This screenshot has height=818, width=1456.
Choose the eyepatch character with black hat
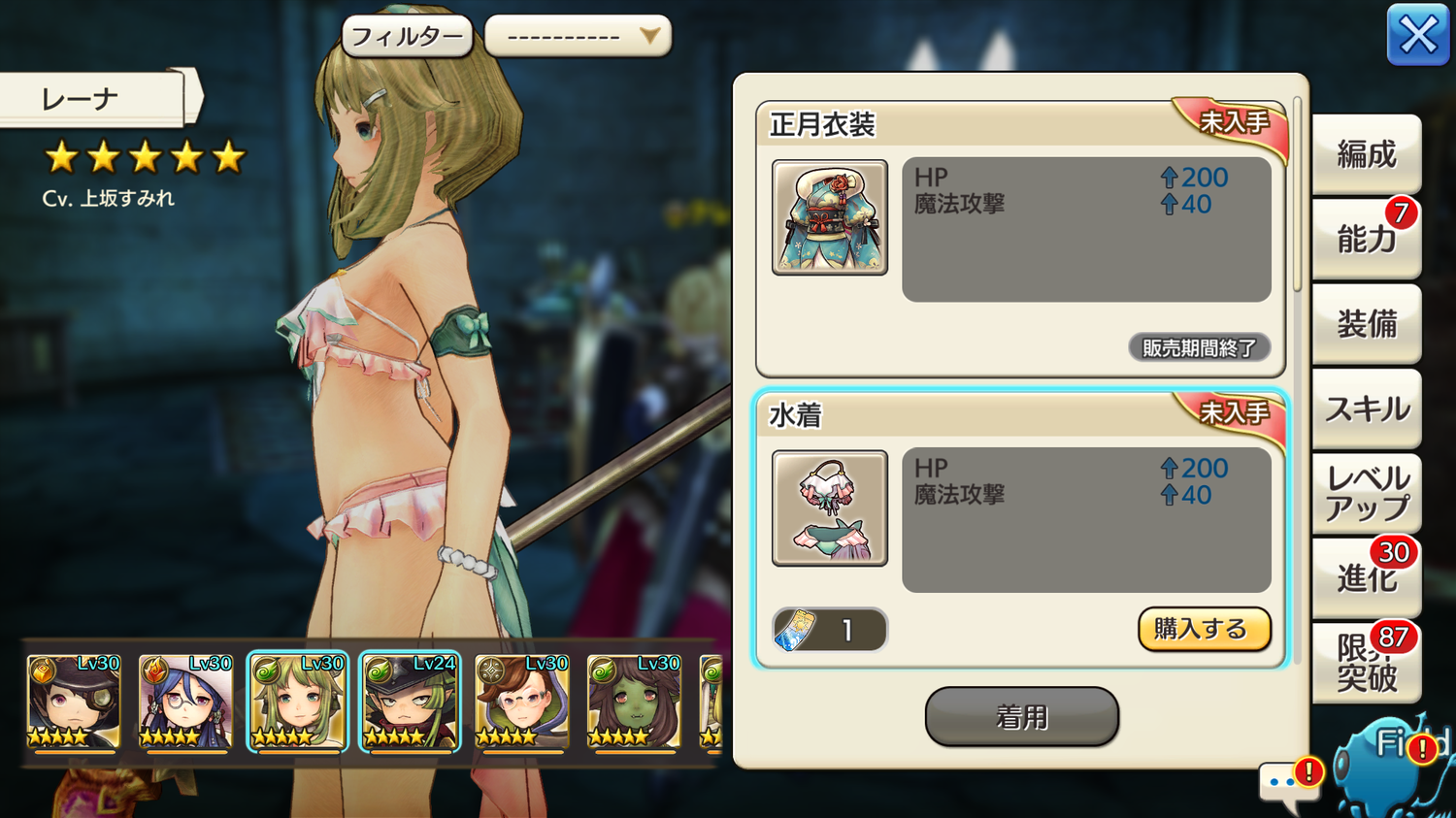tap(74, 701)
